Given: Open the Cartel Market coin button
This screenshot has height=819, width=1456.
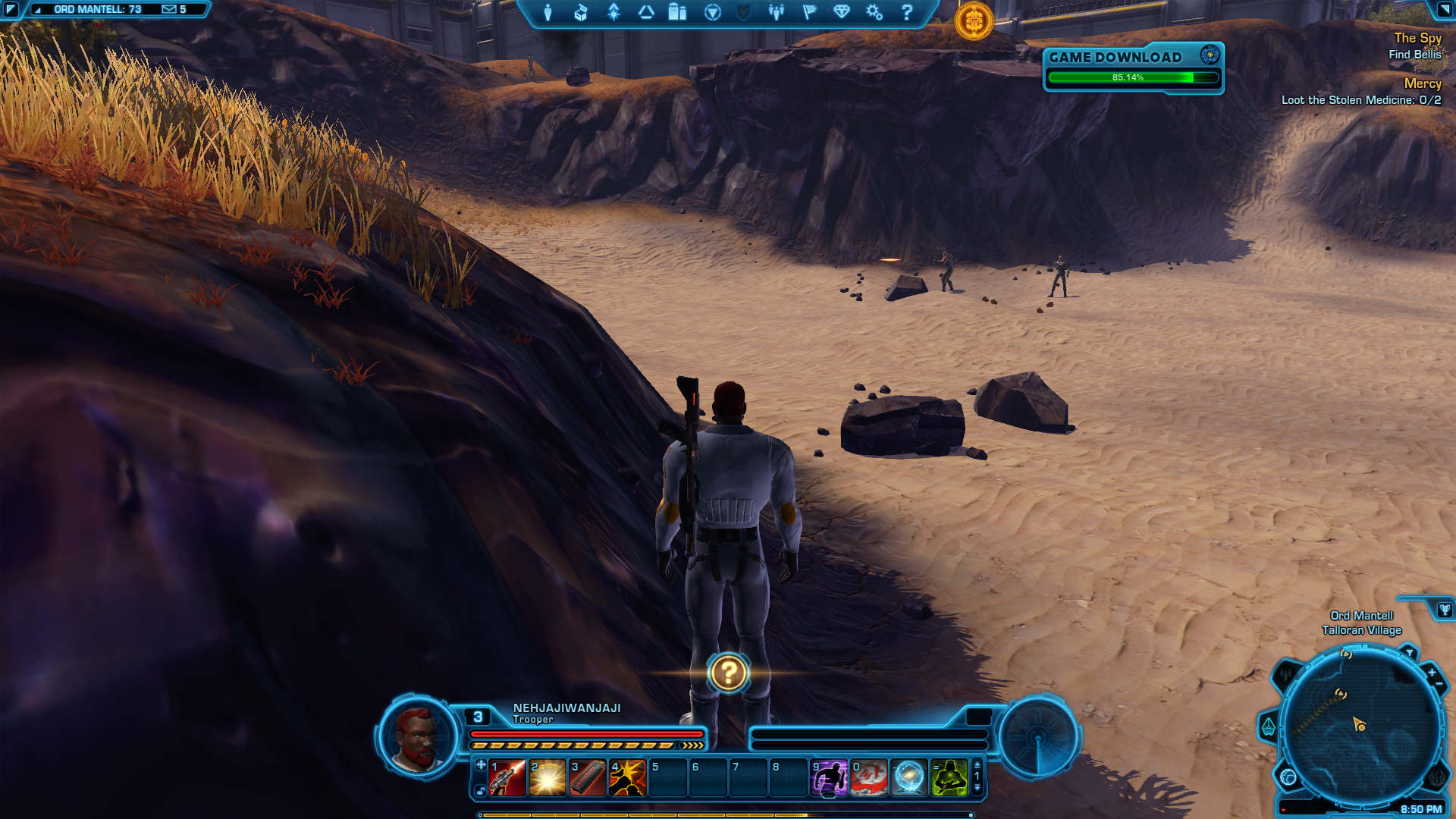Looking at the screenshot, I should [x=974, y=20].
